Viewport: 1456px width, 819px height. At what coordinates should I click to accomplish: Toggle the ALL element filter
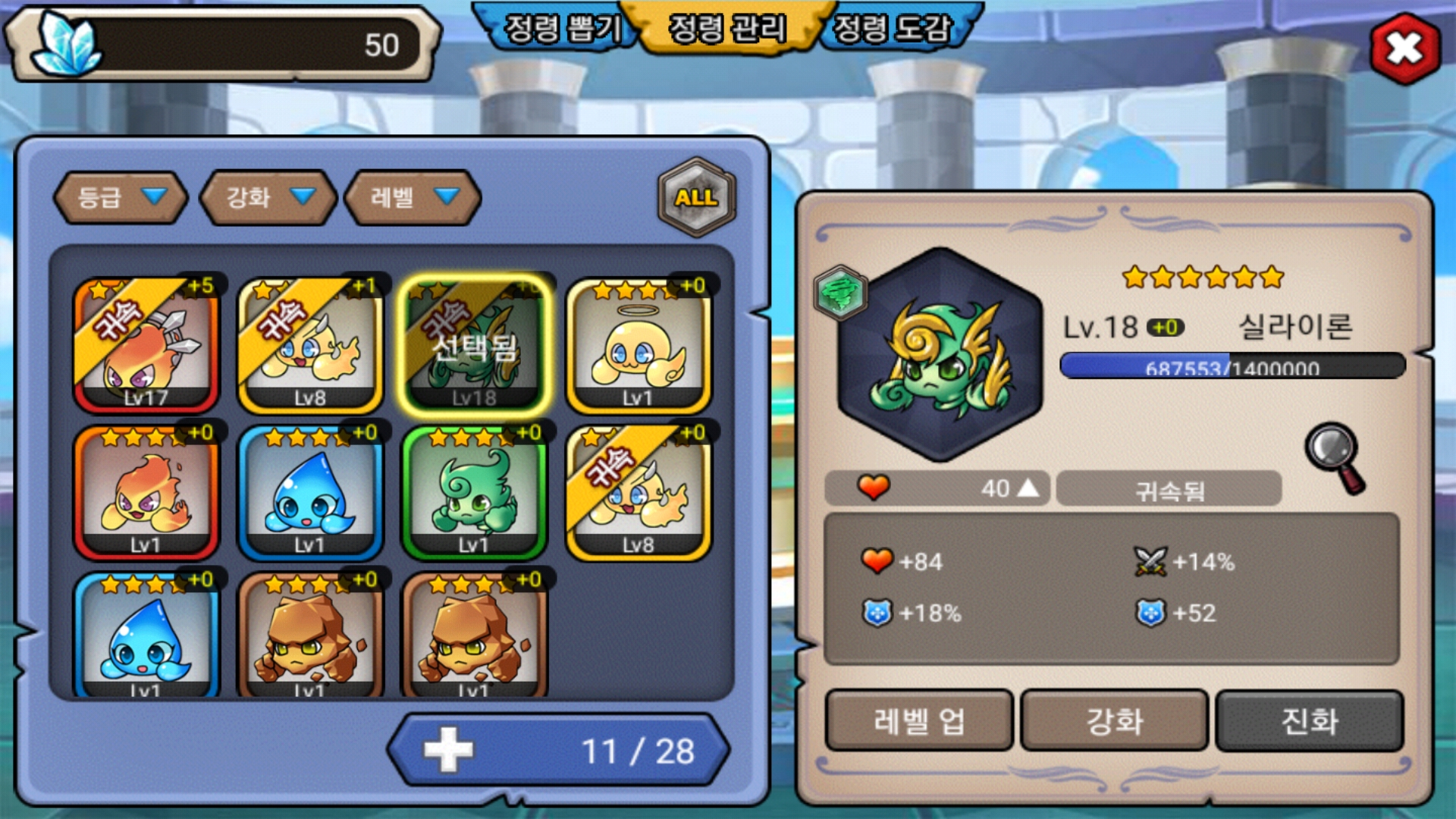tap(696, 197)
